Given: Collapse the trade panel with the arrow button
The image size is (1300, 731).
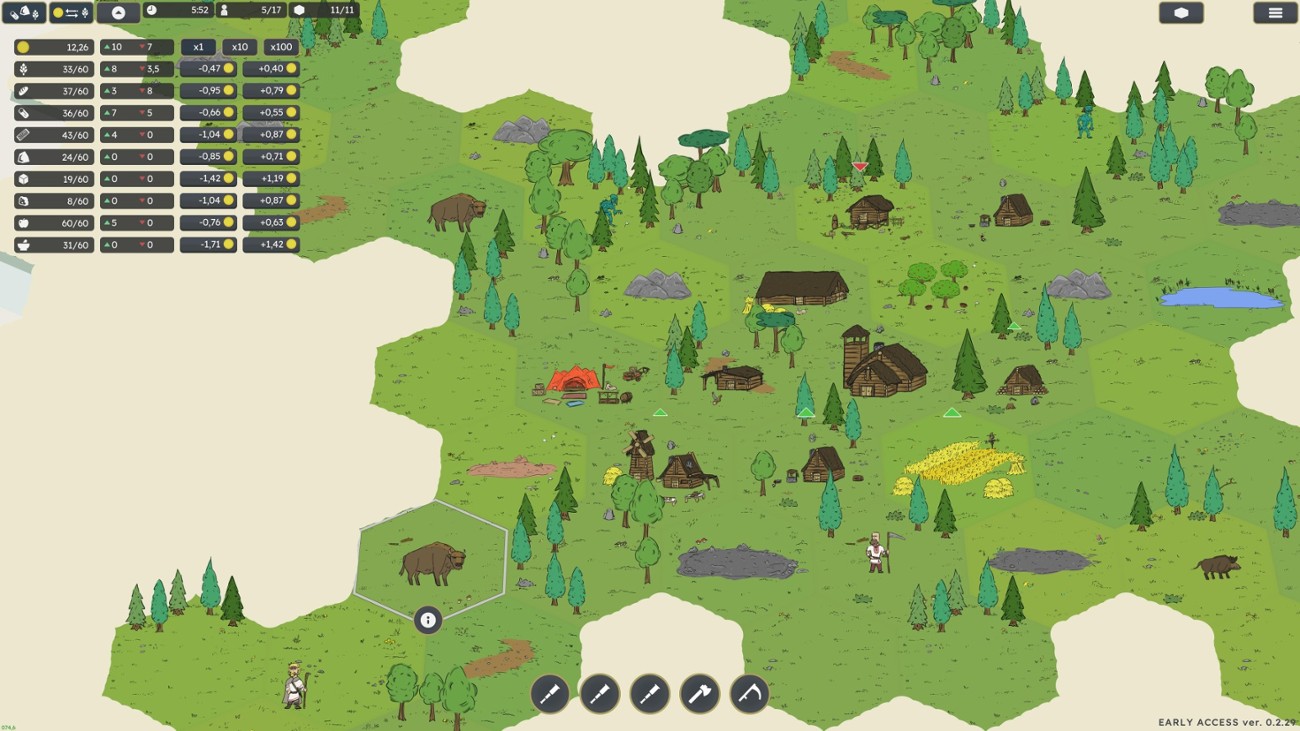Looking at the screenshot, I should pos(118,13).
